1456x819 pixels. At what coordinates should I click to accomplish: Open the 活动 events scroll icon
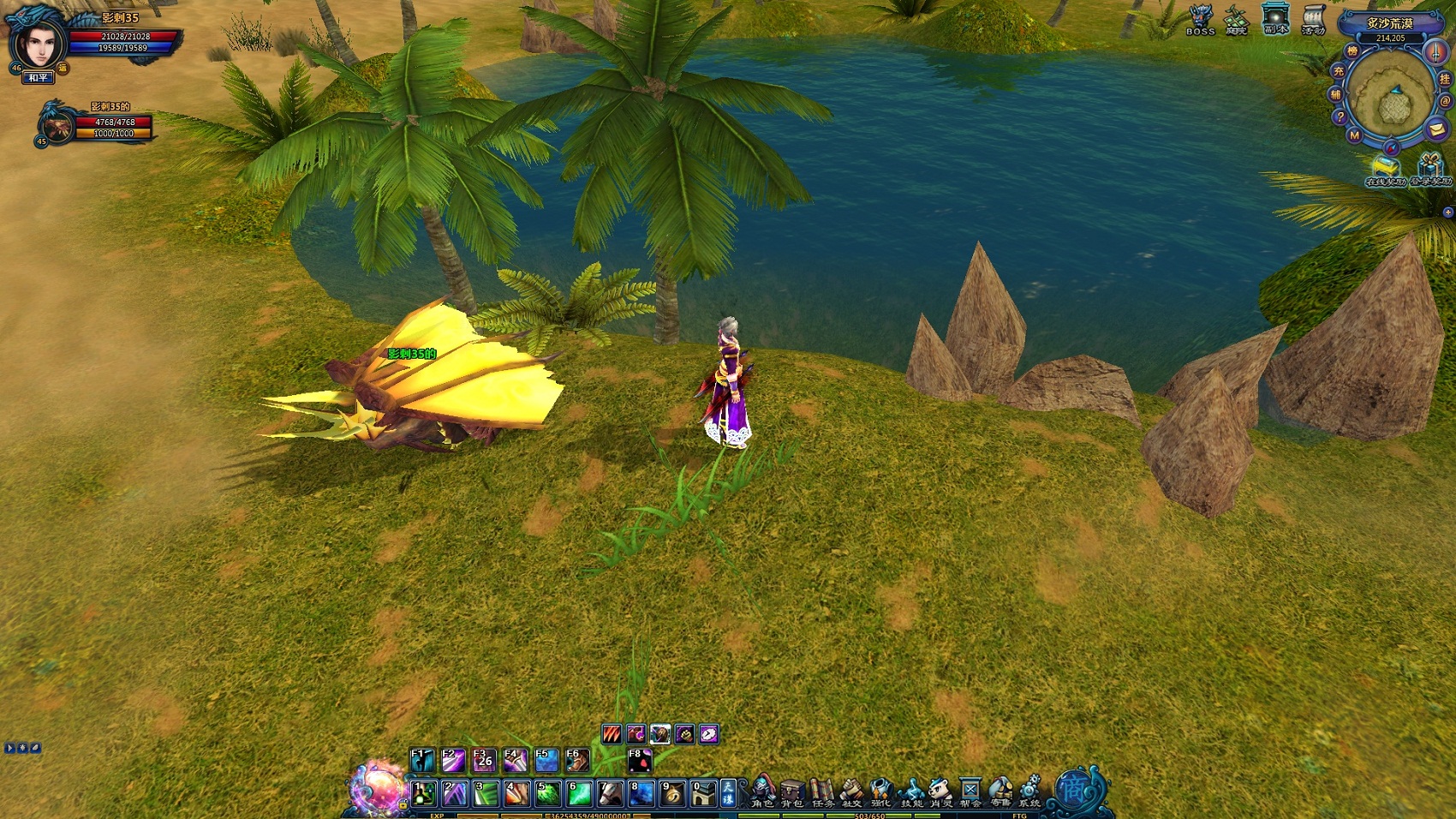[x=1313, y=19]
